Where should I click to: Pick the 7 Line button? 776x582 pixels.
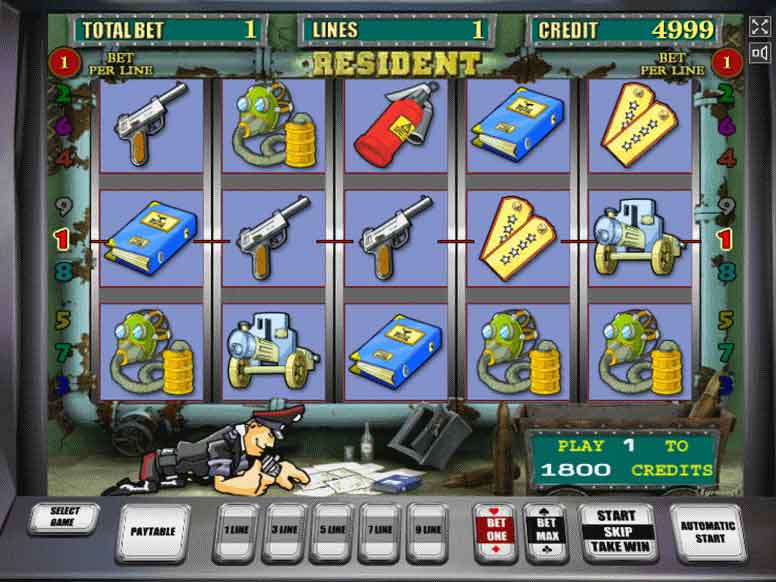tap(380, 530)
